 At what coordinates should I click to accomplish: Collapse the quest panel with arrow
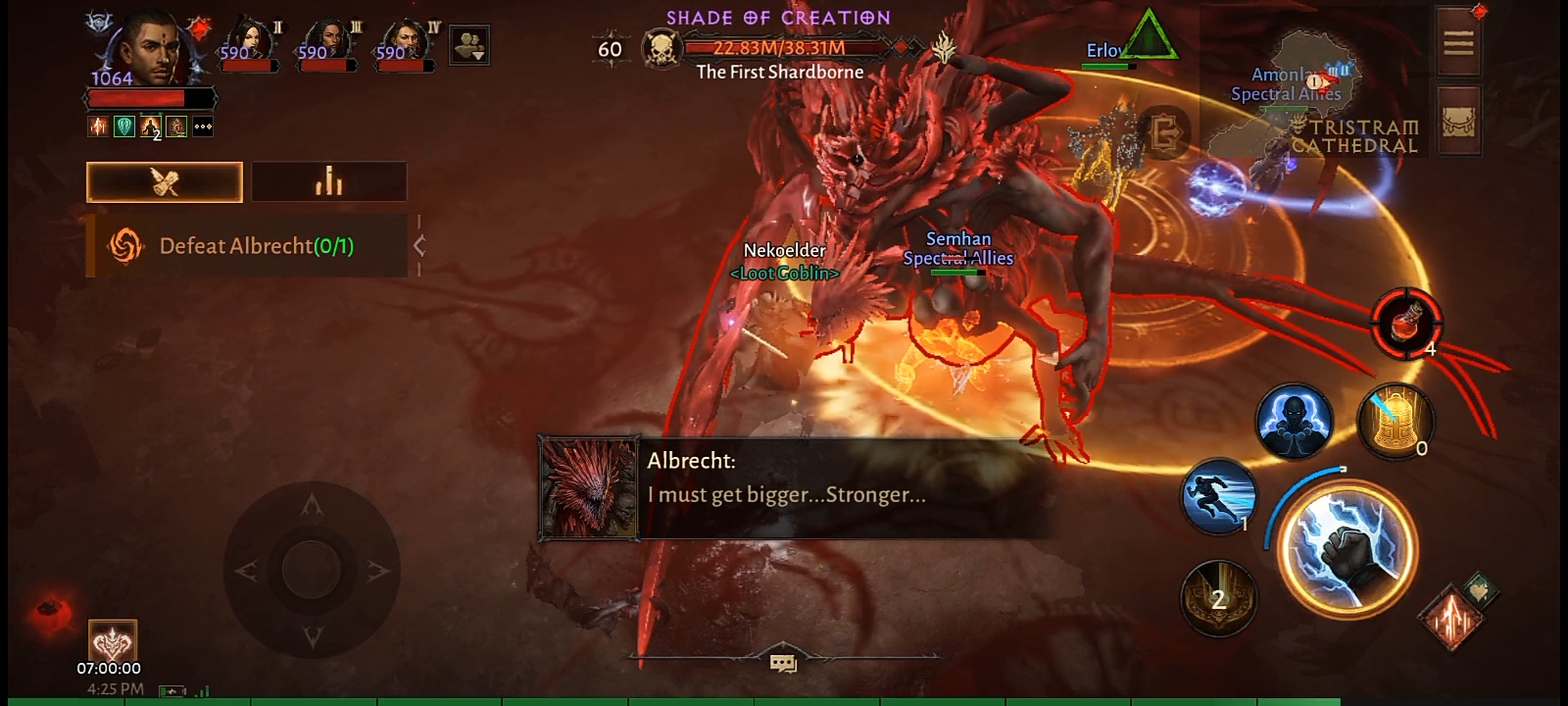[x=419, y=246]
